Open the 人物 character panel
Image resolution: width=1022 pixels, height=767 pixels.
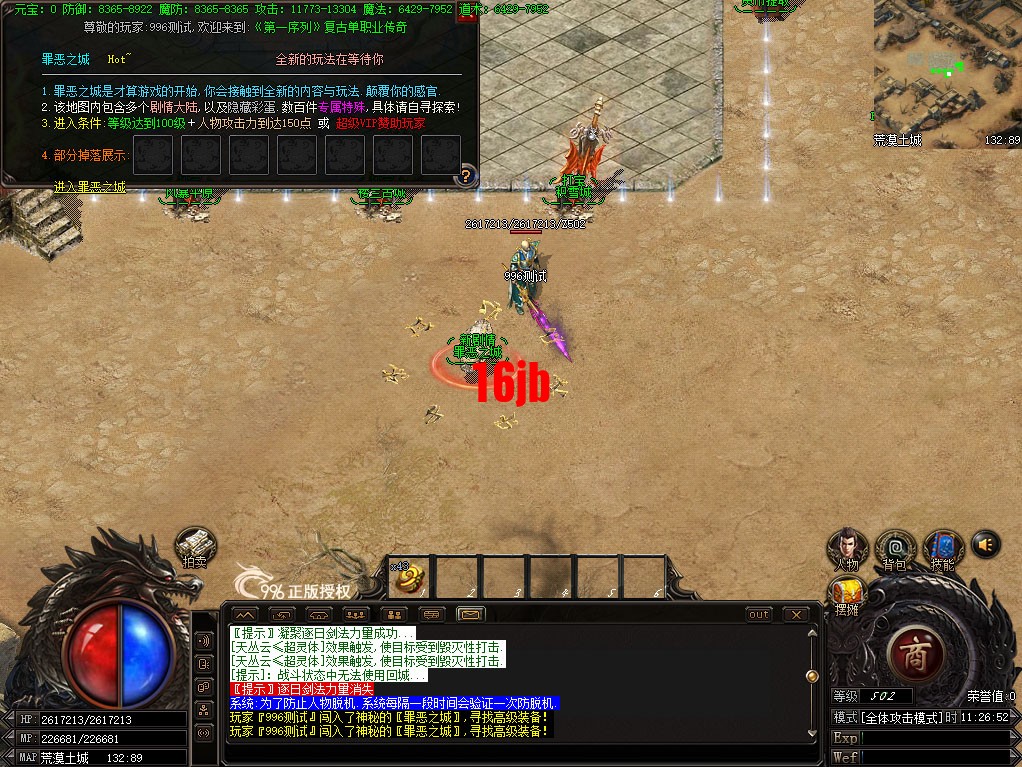pyautogui.click(x=846, y=547)
